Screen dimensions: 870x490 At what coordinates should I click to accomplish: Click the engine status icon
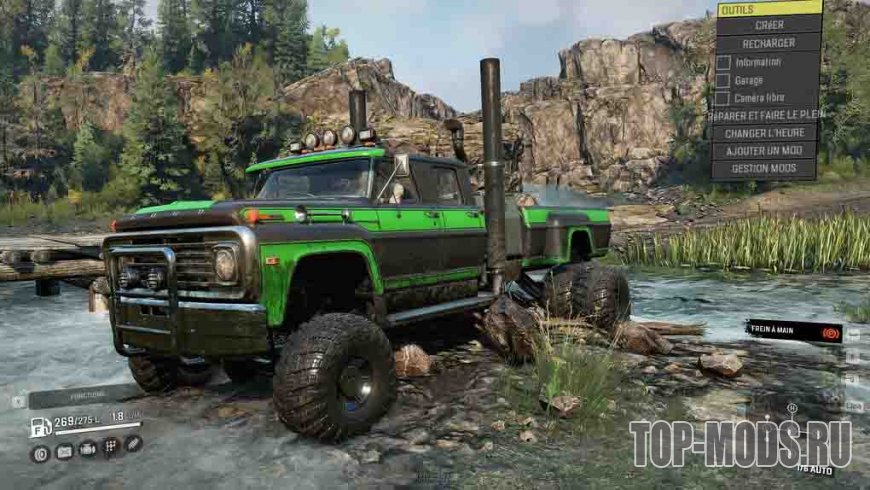(87, 449)
